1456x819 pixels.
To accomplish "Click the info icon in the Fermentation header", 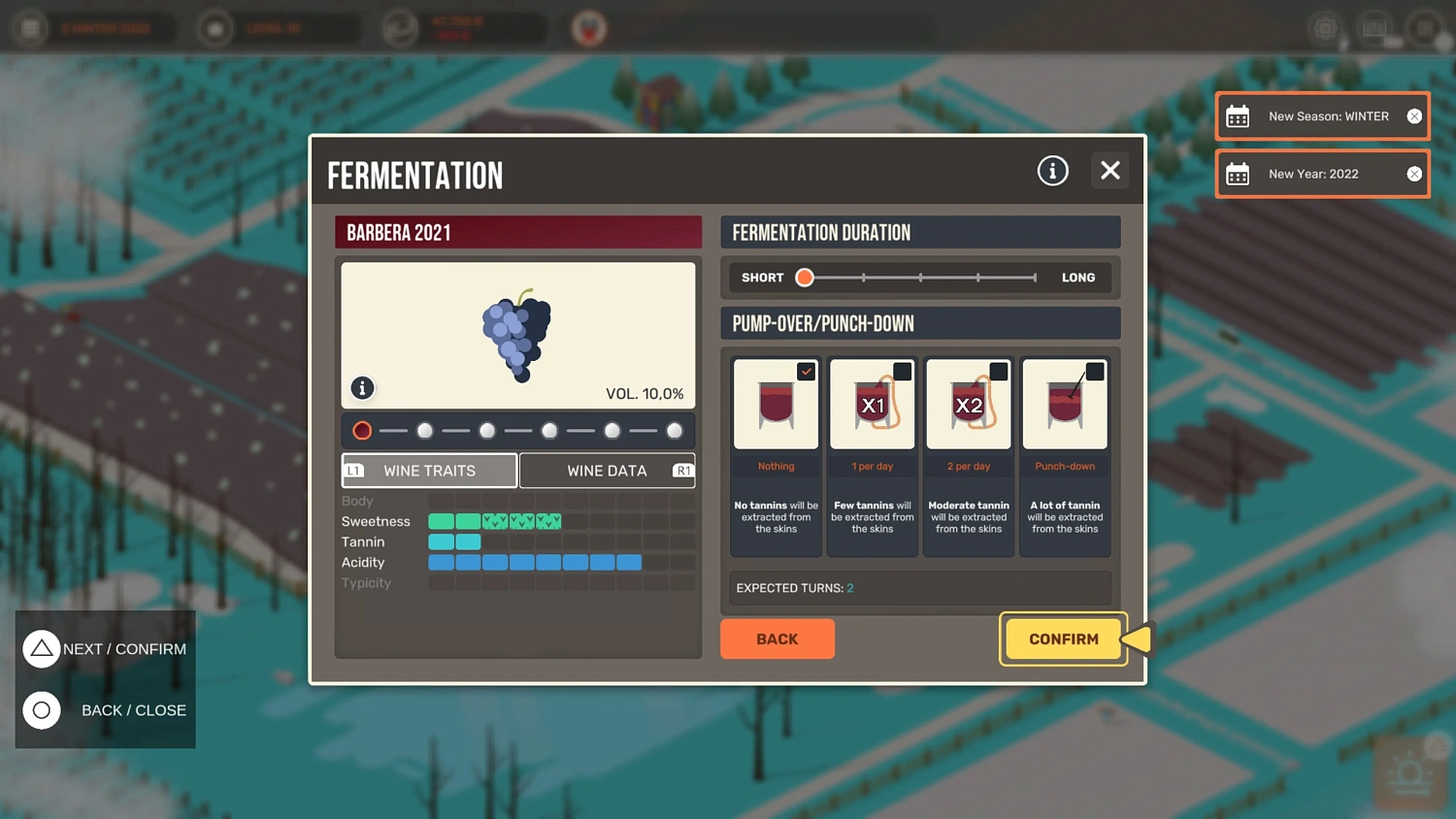I will click(x=1052, y=170).
